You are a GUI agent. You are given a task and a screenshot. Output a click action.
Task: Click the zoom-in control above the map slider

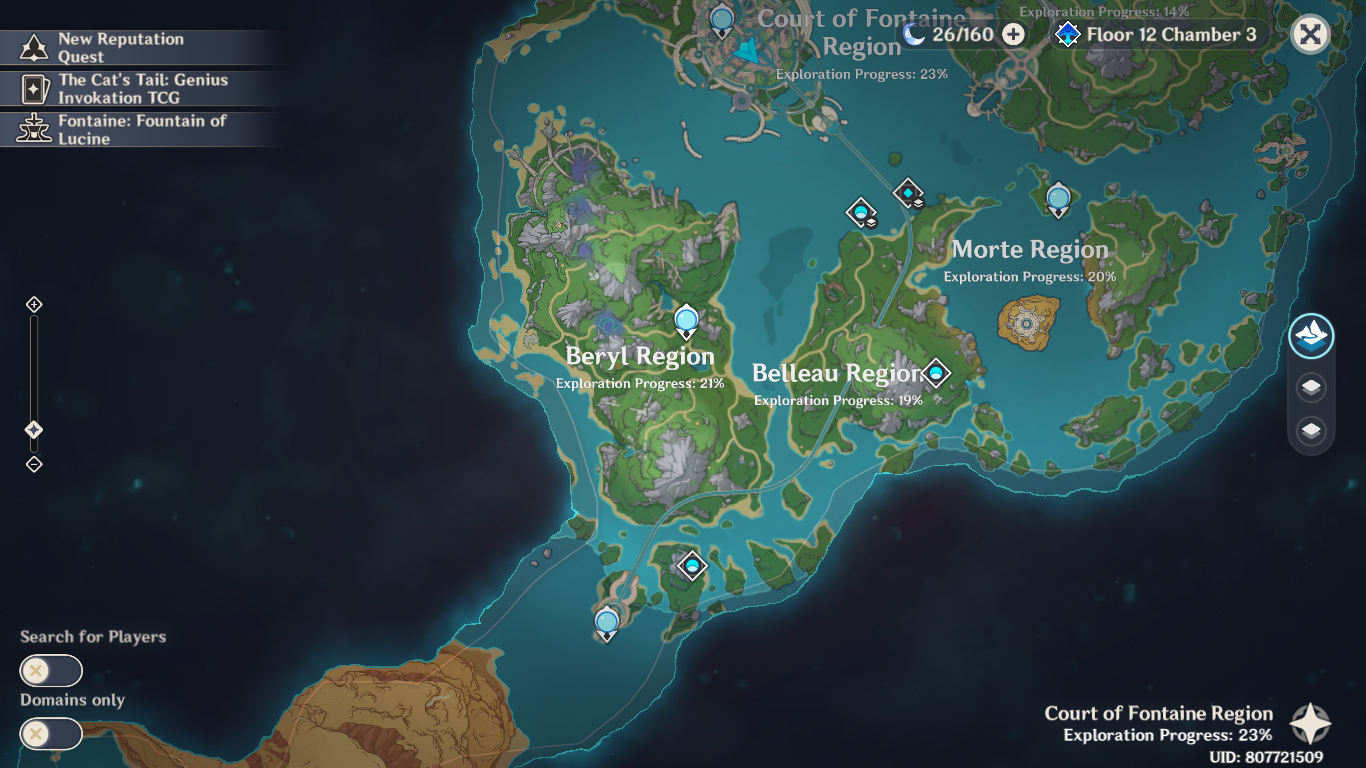(x=33, y=302)
